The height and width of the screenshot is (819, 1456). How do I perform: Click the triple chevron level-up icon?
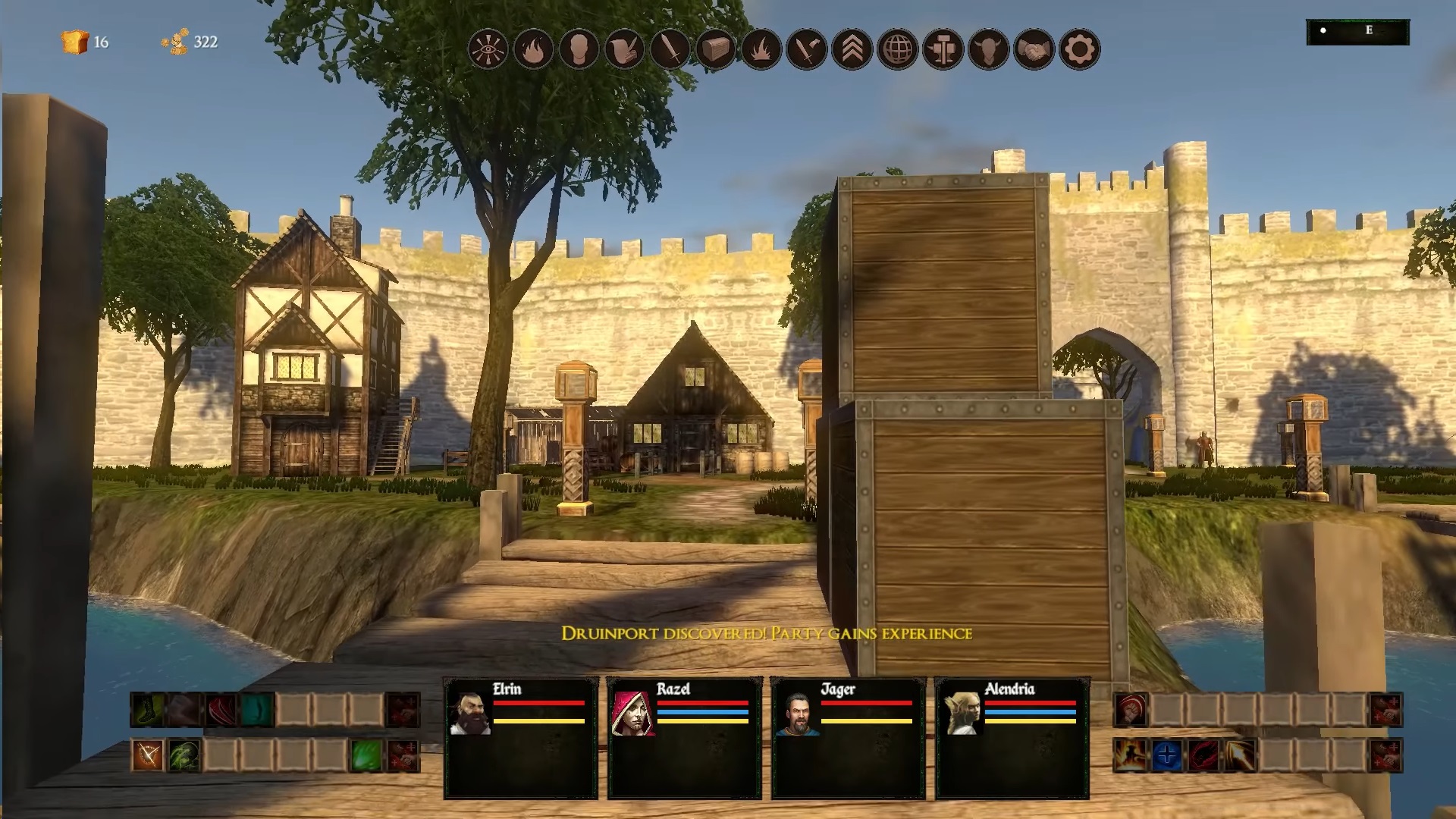[852, 50]
